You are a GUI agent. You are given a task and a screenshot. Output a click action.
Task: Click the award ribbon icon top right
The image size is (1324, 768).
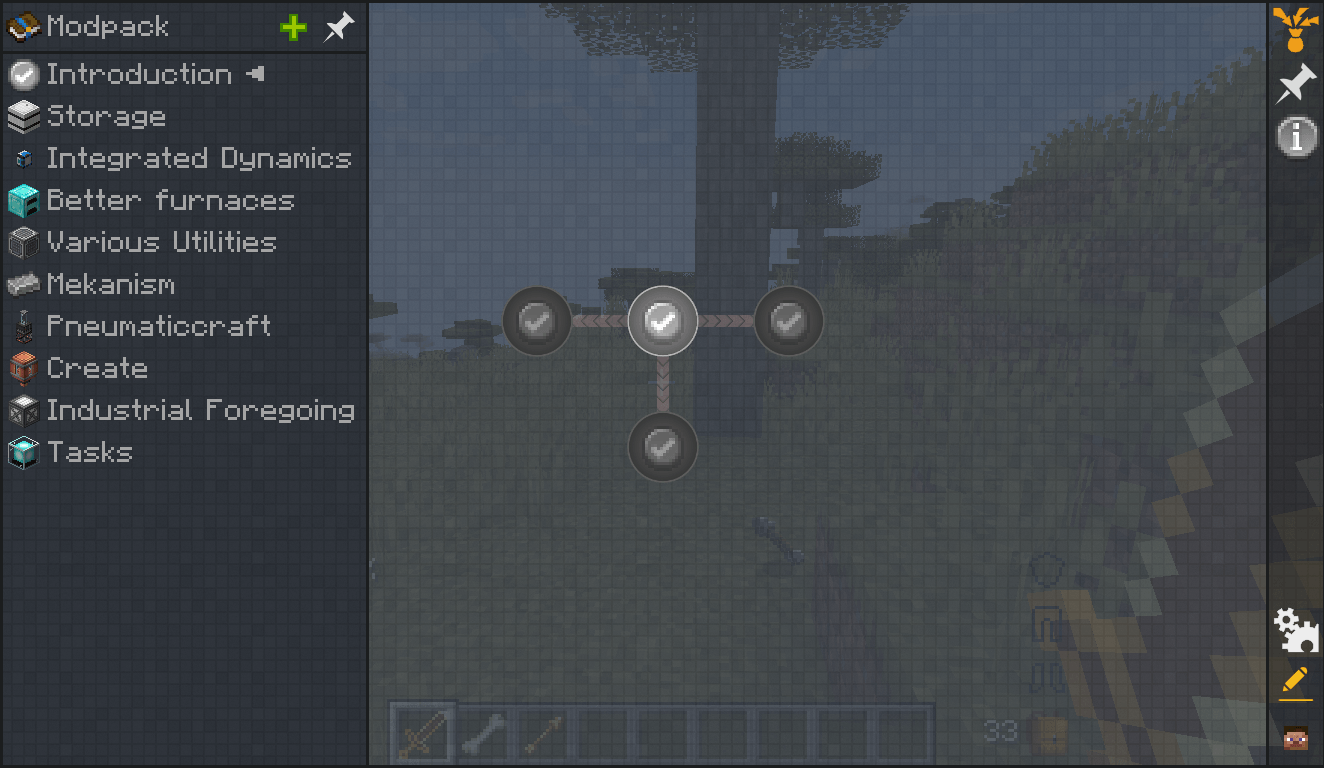1294,30
